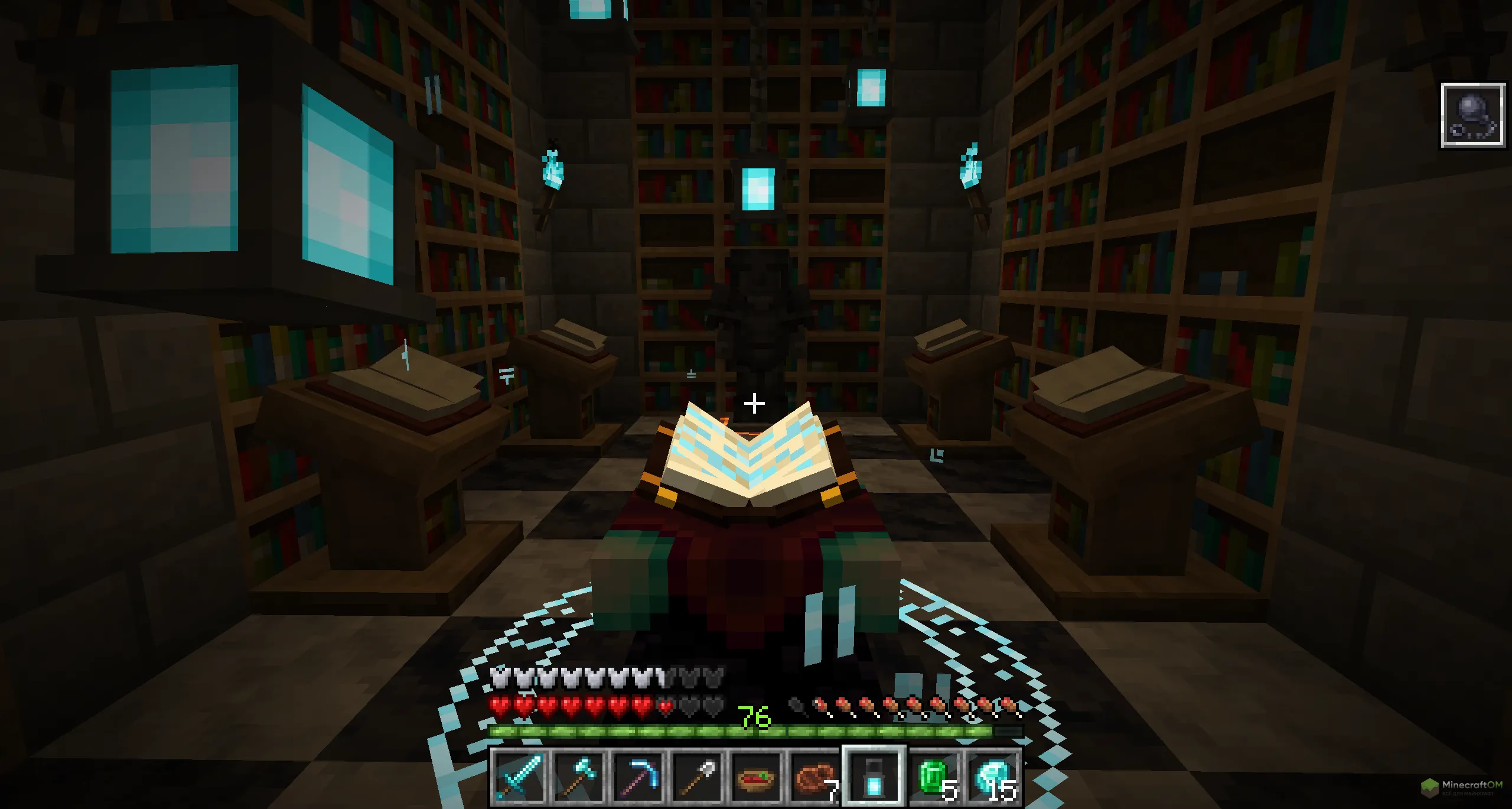Select the soul lantern hotbar slot
This screenshot has width=1512, height=809.
(x=874, y=776)
